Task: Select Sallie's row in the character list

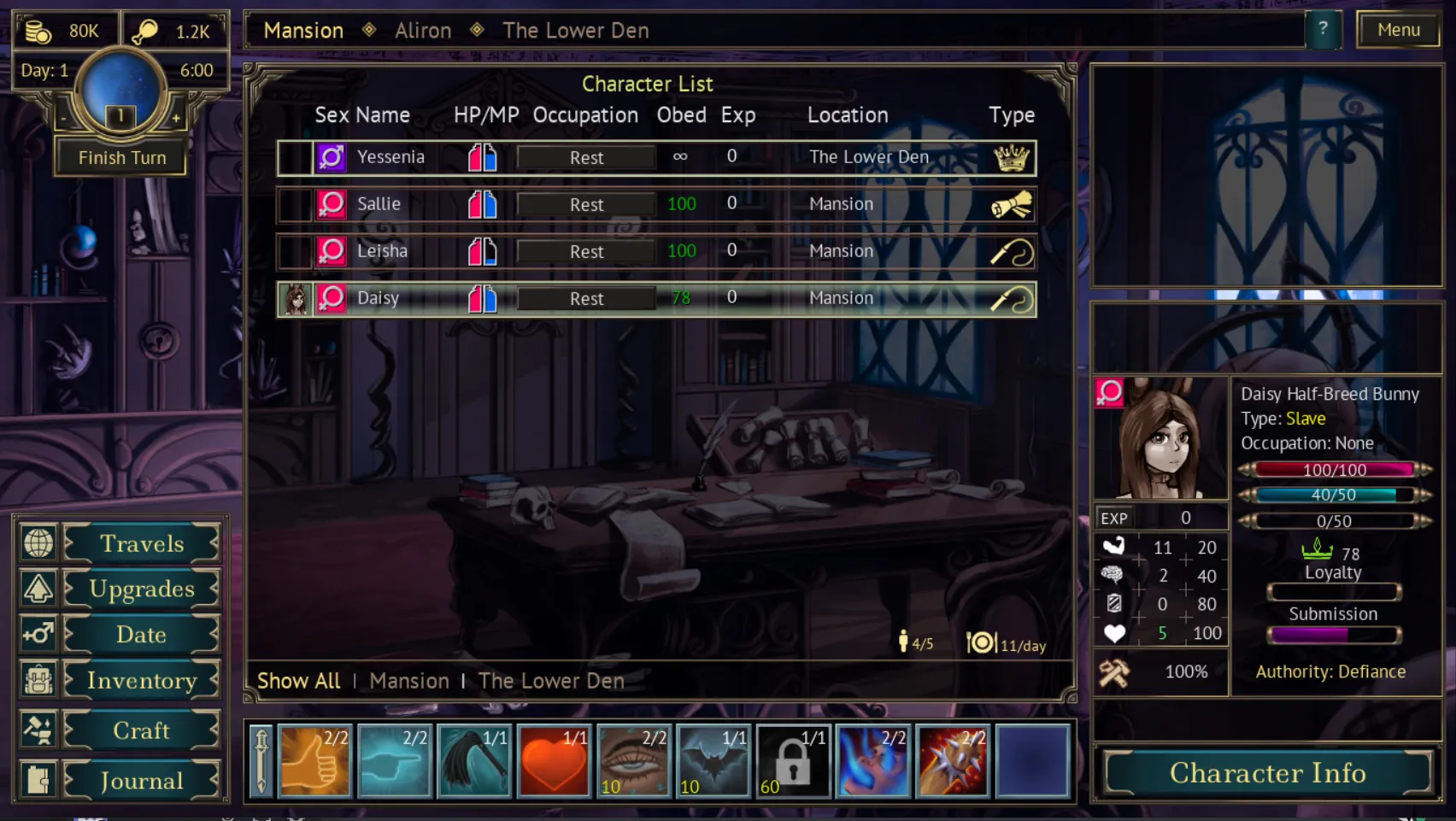Action: pyautogui.click(x=379, y=204)
